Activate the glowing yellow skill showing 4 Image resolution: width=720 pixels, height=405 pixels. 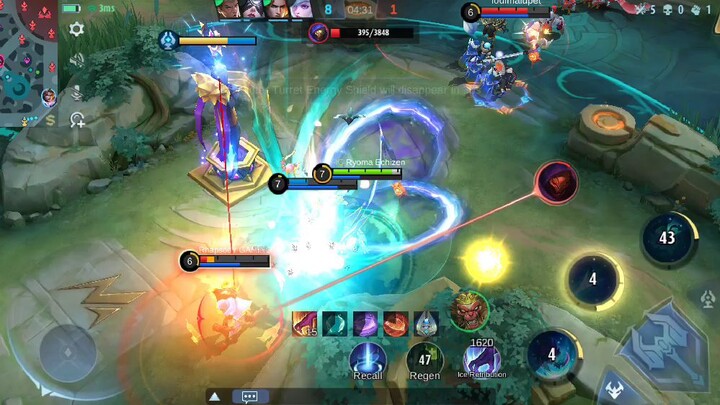[x=593, y=279]
